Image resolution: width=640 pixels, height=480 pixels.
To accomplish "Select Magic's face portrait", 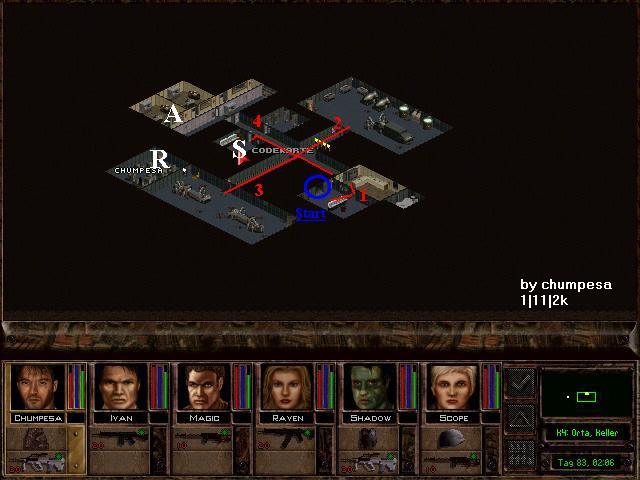I will (204, 387).
